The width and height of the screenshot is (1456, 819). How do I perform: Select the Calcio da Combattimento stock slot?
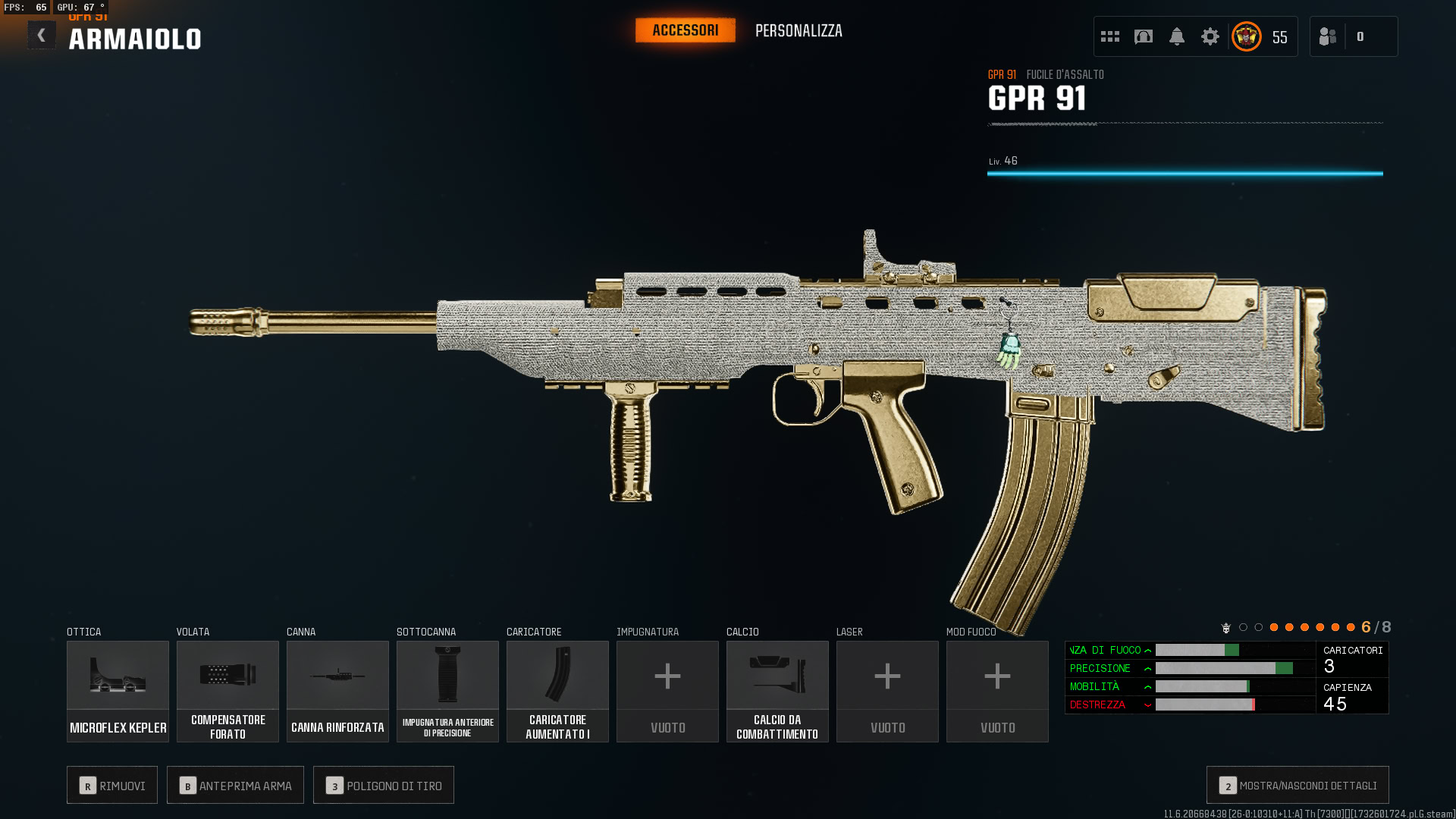pos(777,691)
